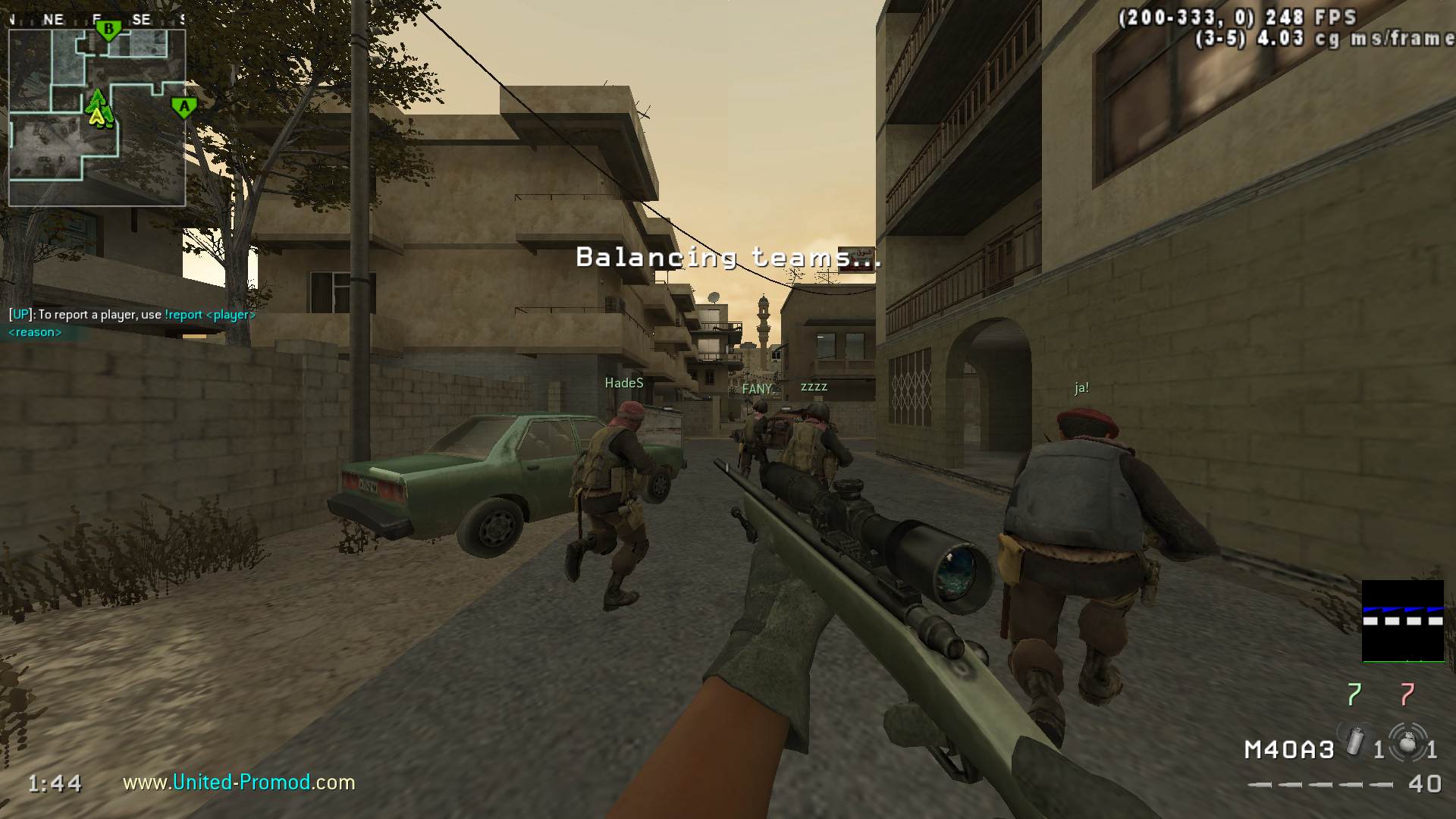Click the flashbang grenade icon

[1355, 742]
